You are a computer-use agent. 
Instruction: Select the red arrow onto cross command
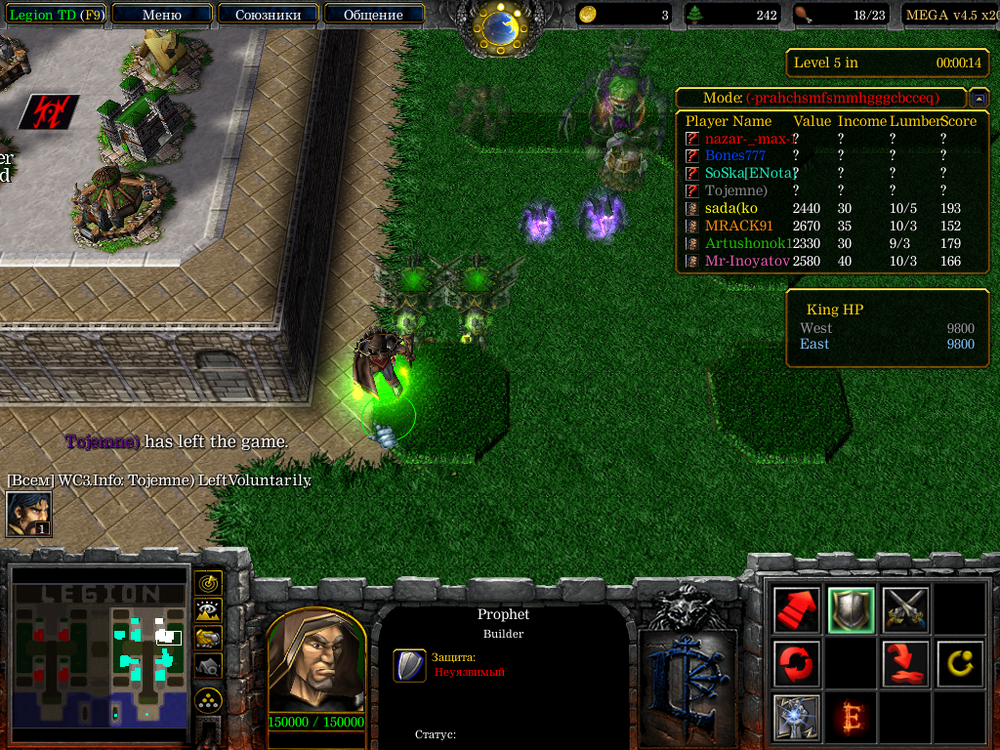point(906,662)
